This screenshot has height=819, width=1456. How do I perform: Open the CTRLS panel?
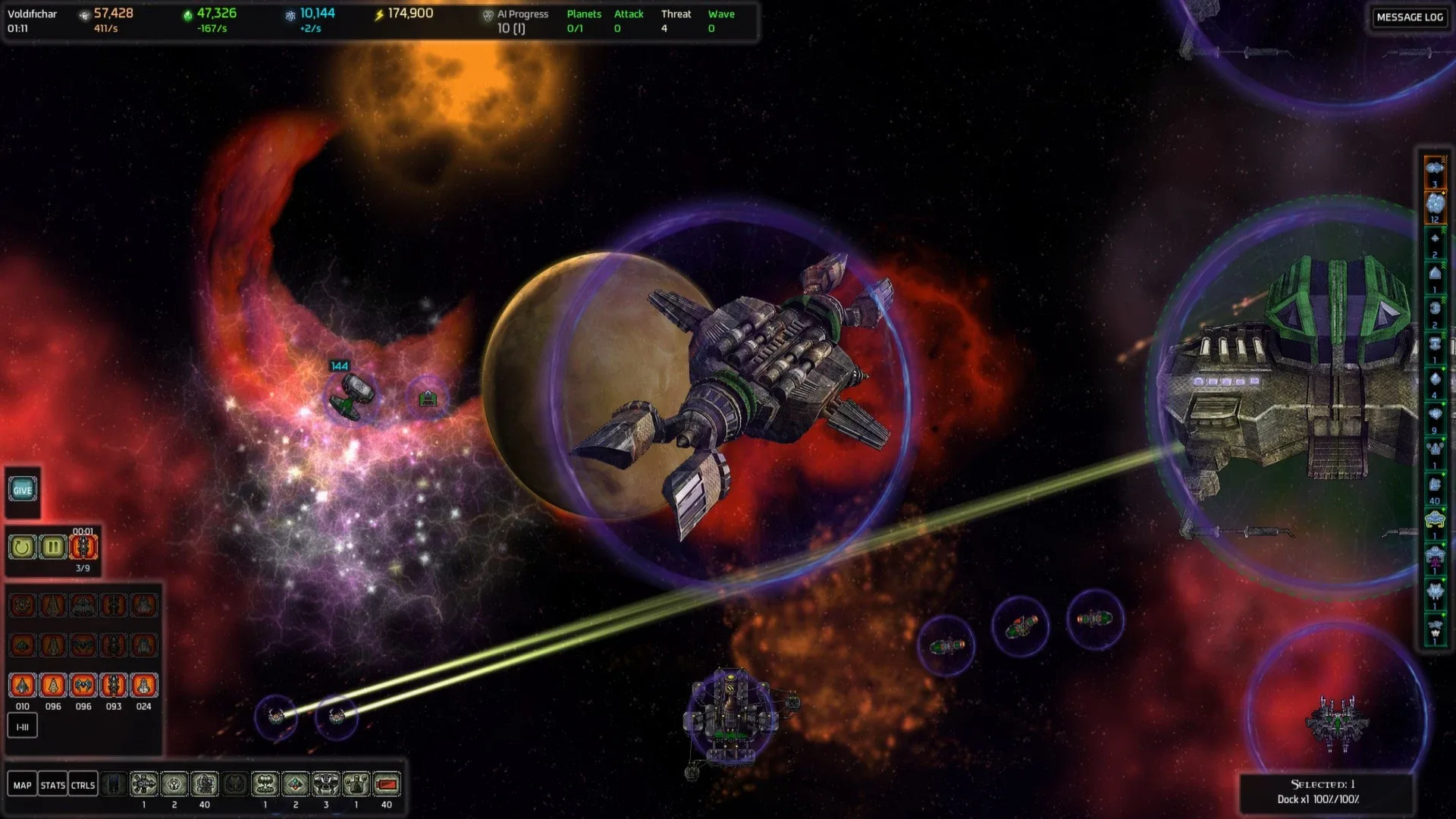[83, 785]
